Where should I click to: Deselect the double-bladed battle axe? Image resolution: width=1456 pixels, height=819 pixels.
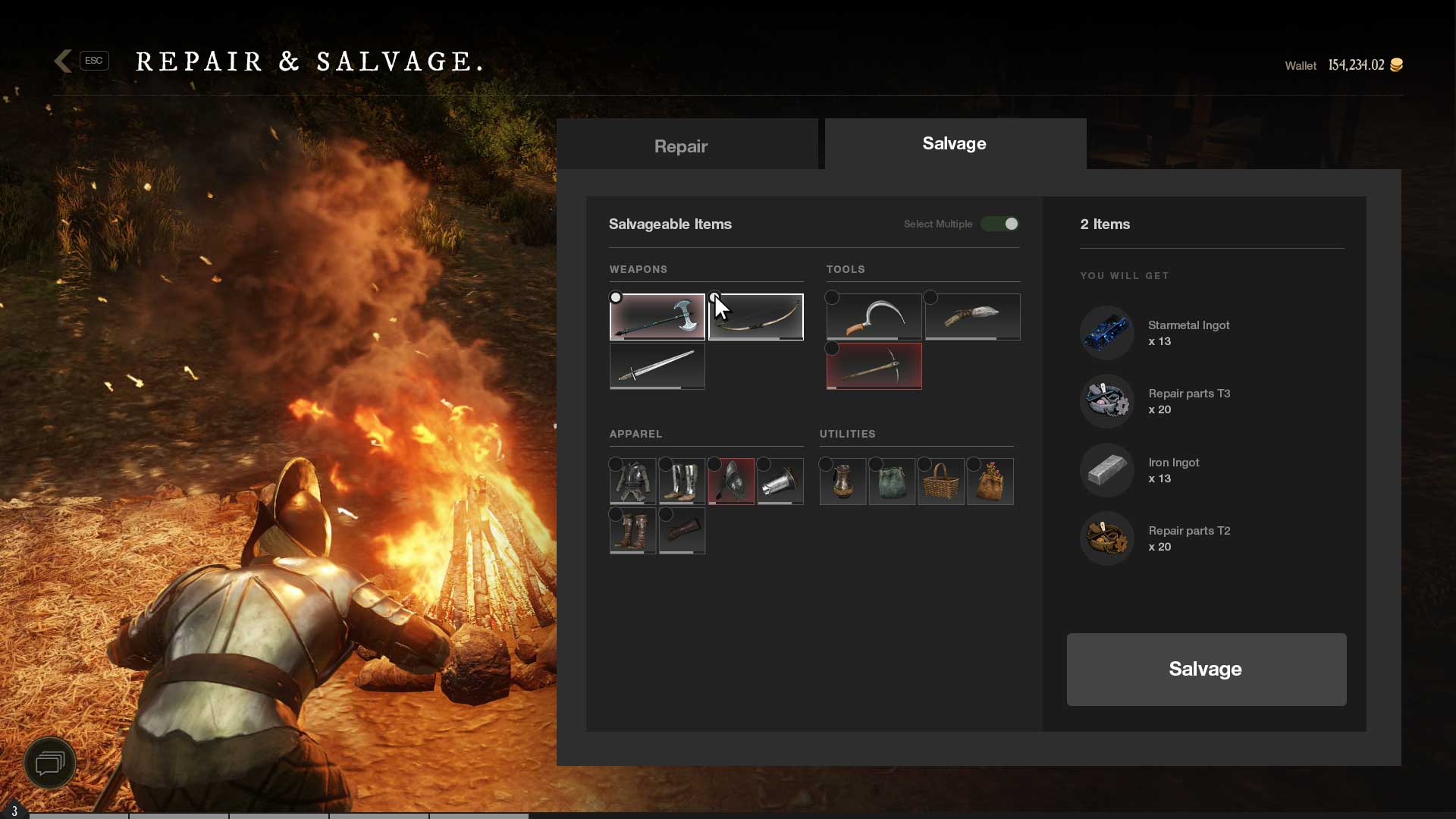[657, 317]
